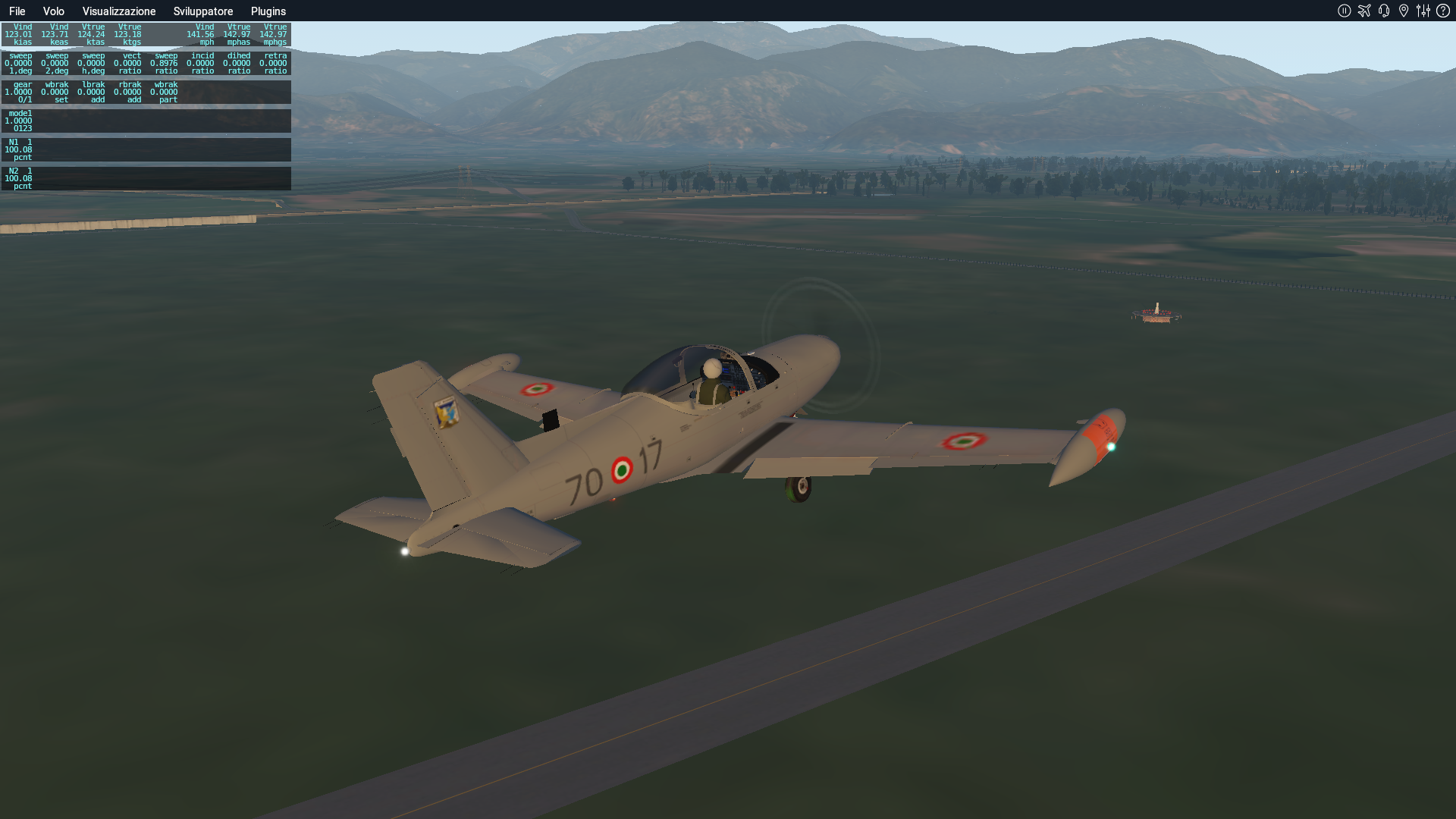Pause the simulation with the pause icon
This screenshot has height=819, width=1456.
point(1344,11)
